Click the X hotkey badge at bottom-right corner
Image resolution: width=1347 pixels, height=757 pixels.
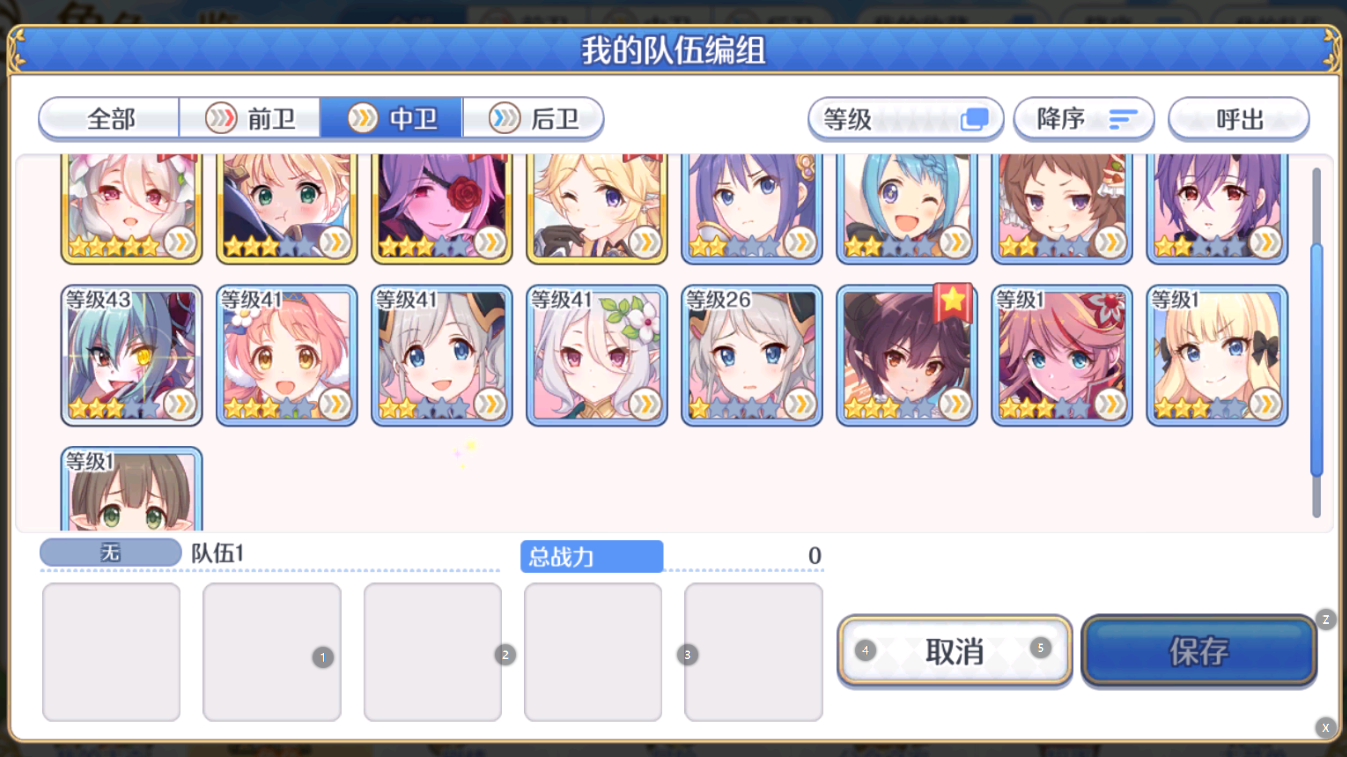click(1325, 727)
